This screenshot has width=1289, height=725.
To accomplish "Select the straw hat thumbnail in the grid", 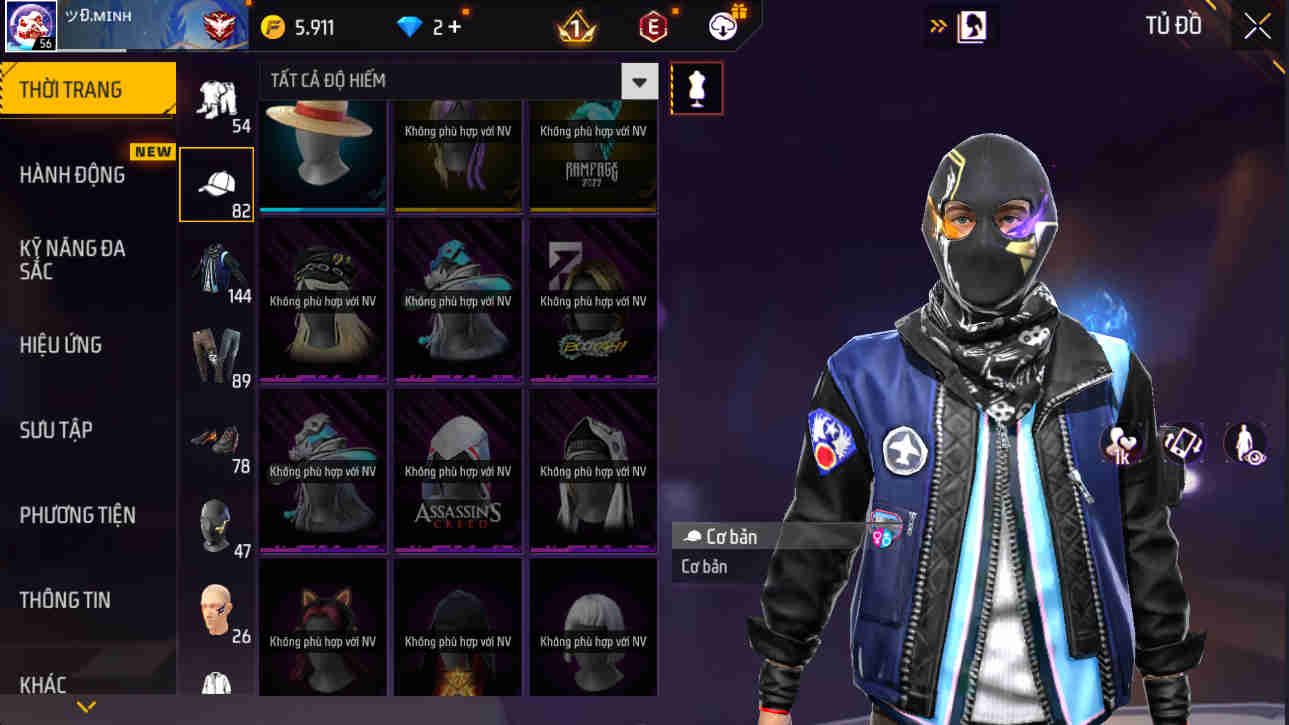I will tap(322, 155).
